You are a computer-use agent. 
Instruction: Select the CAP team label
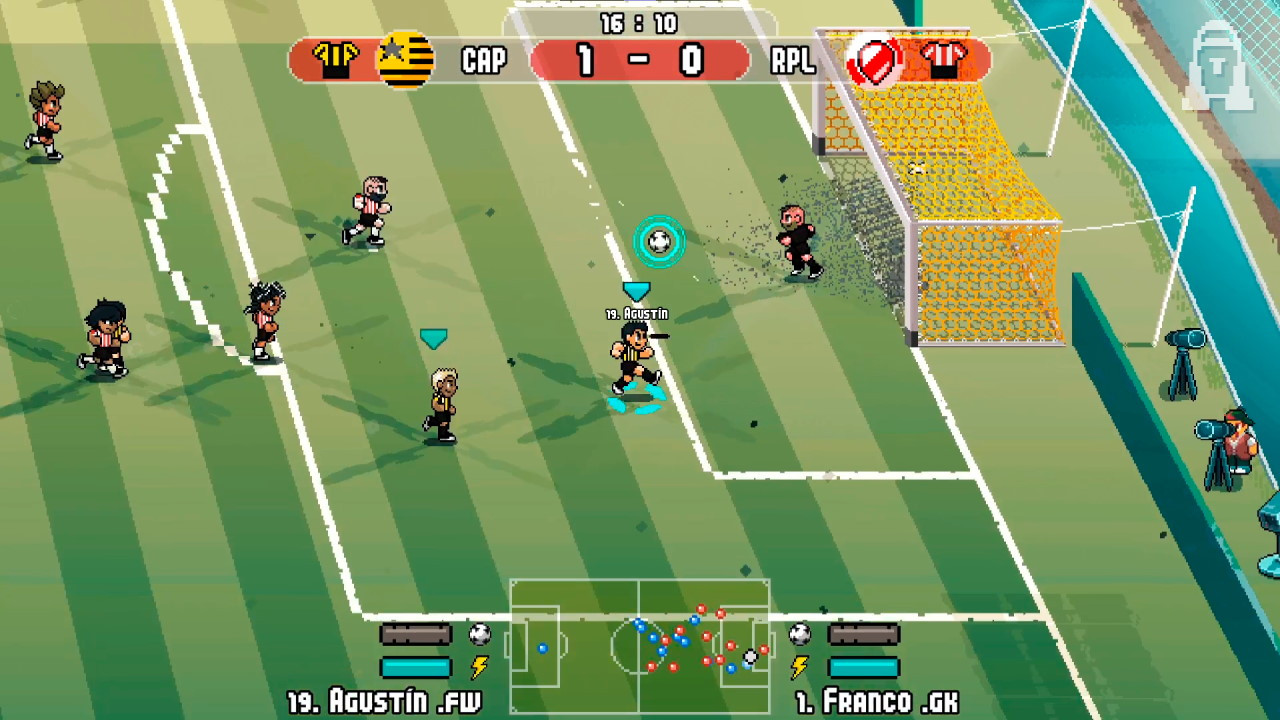tap(484, 61)
